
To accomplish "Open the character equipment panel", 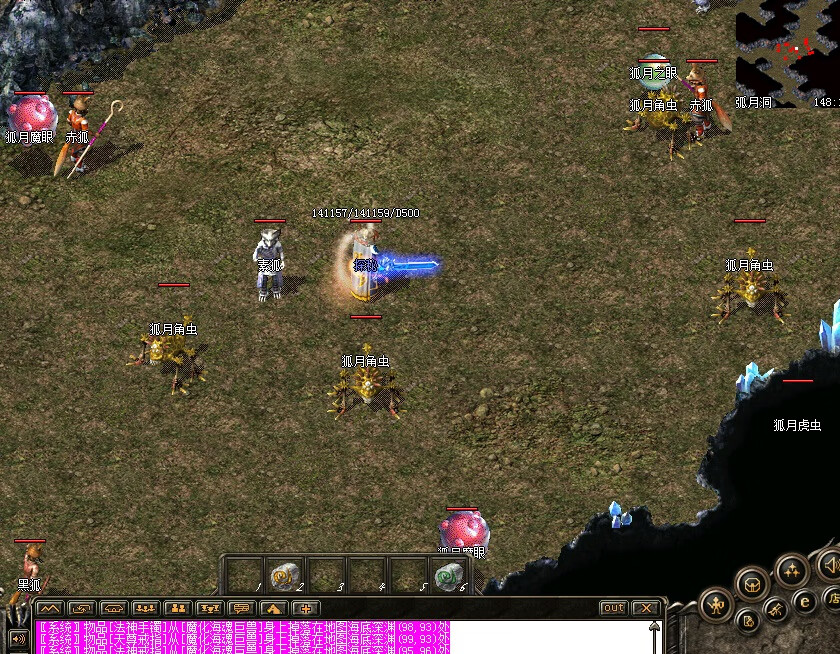I will (716, 604).
